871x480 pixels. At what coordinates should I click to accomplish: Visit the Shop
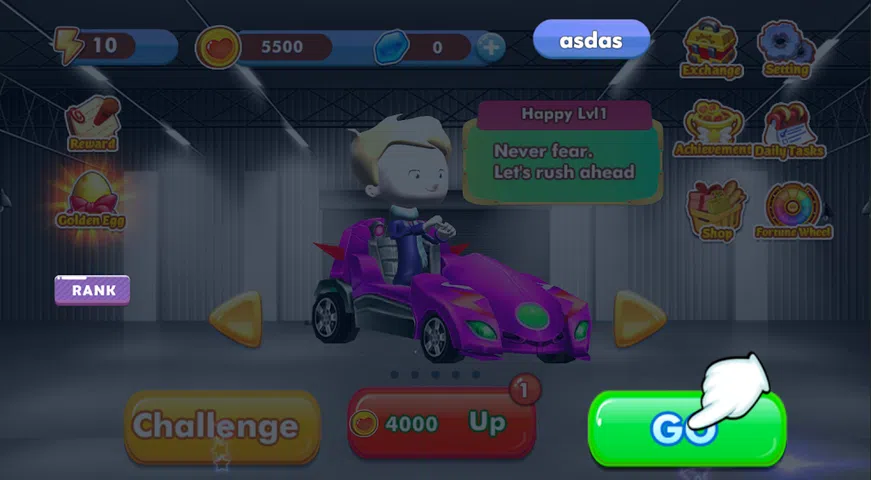(717, 210)
